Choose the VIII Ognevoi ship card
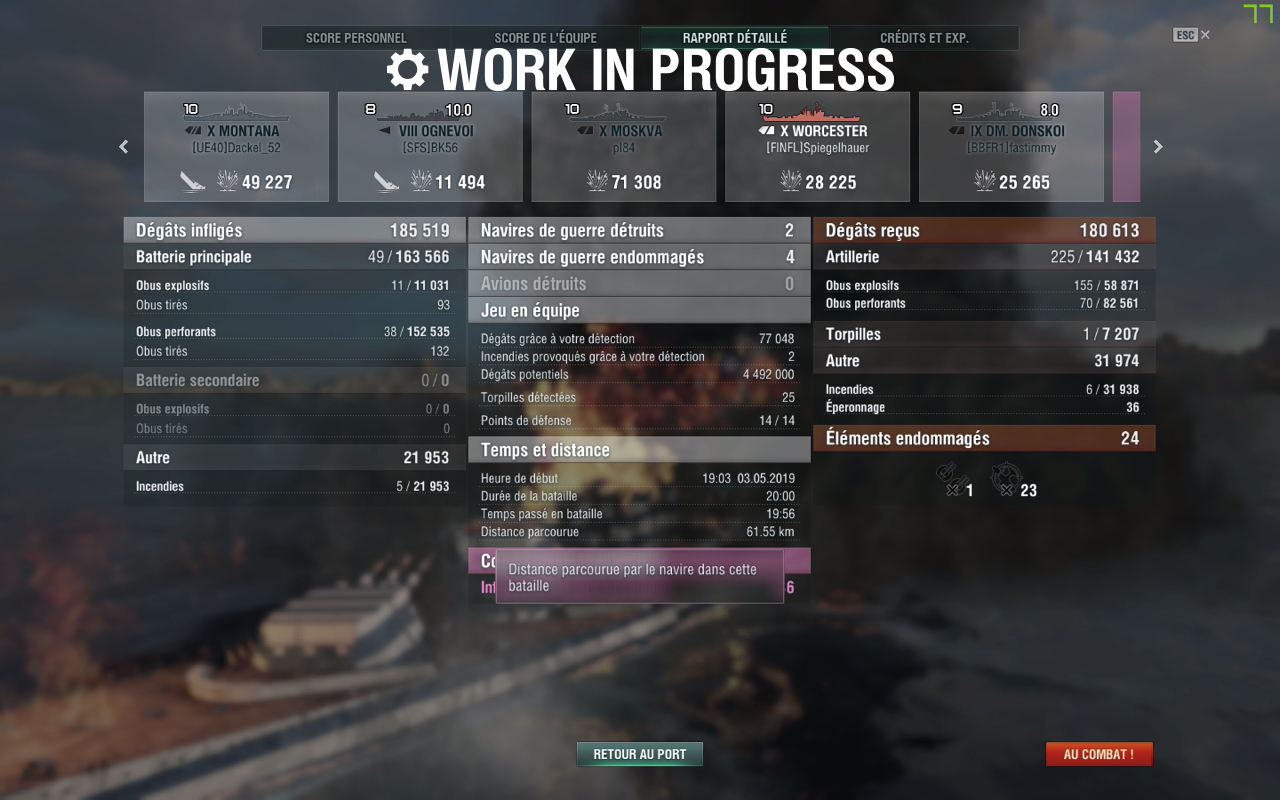The width and height of the screenshot is (1280, 800). point(430,147)
